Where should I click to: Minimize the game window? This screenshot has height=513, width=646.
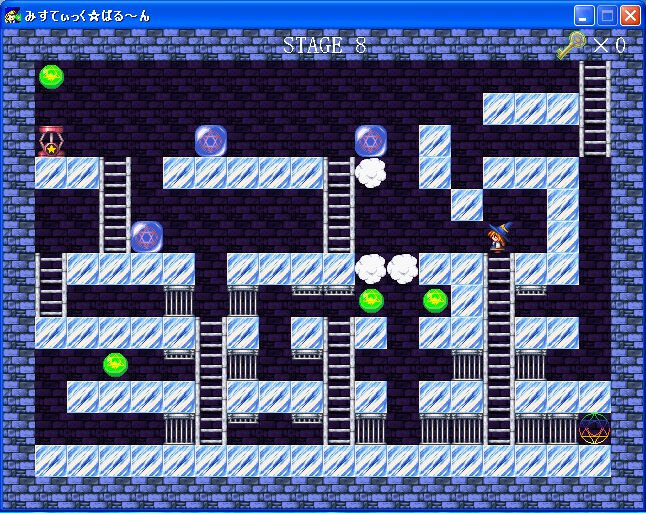[x=584, y=15]
